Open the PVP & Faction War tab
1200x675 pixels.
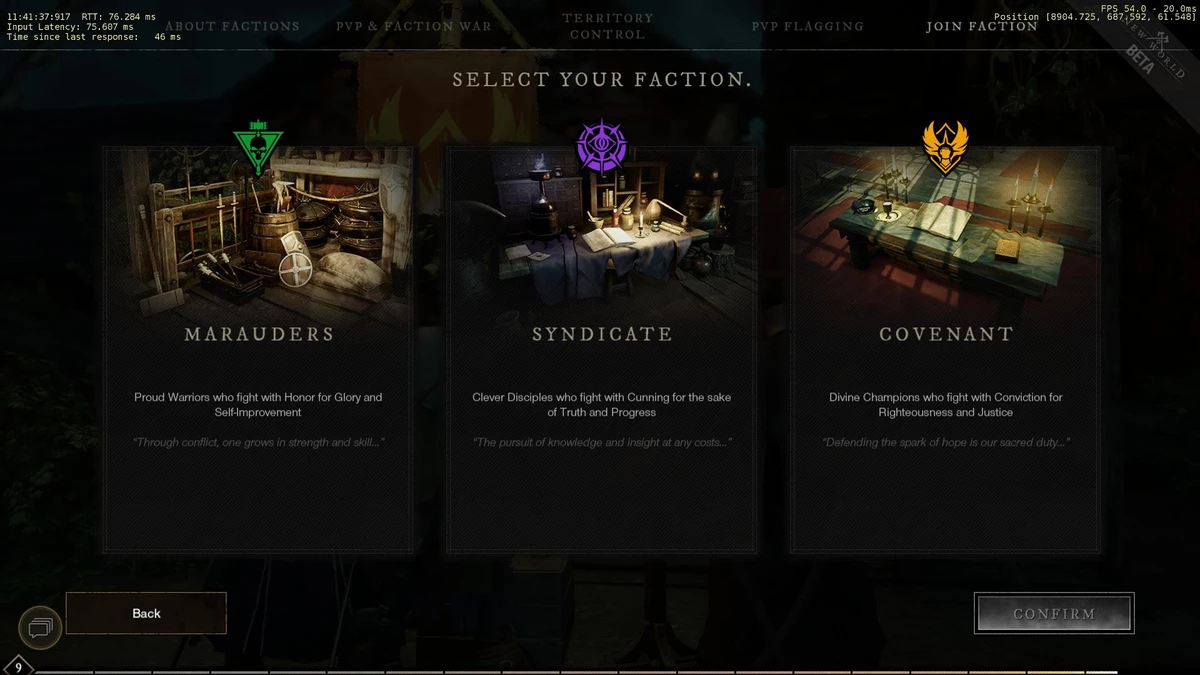click(x=414, y=26)
